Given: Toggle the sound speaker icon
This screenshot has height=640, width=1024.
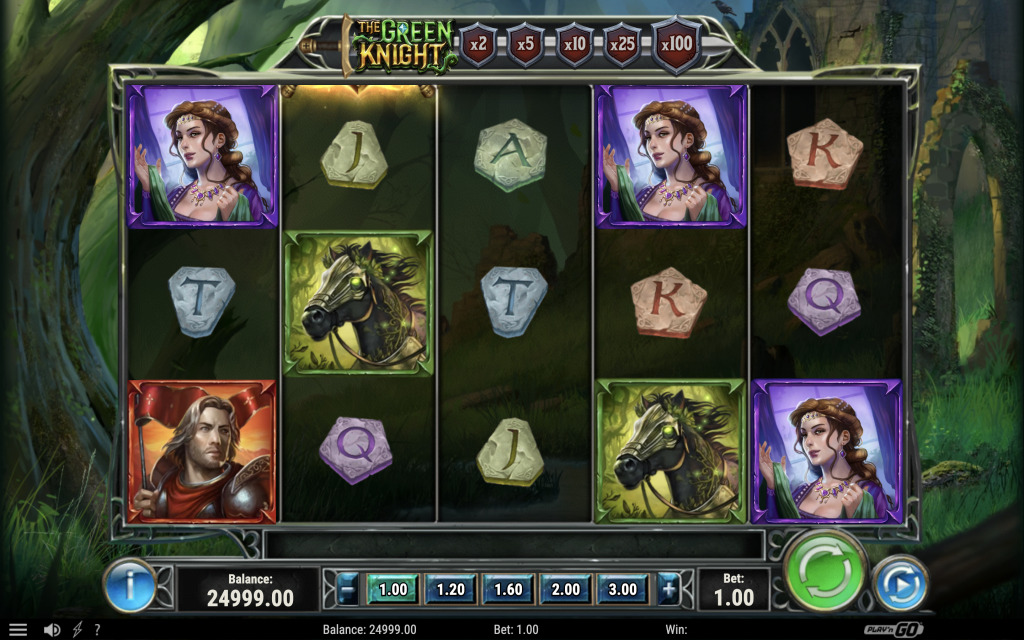Looking at the screenshot, I should point(52,630).
